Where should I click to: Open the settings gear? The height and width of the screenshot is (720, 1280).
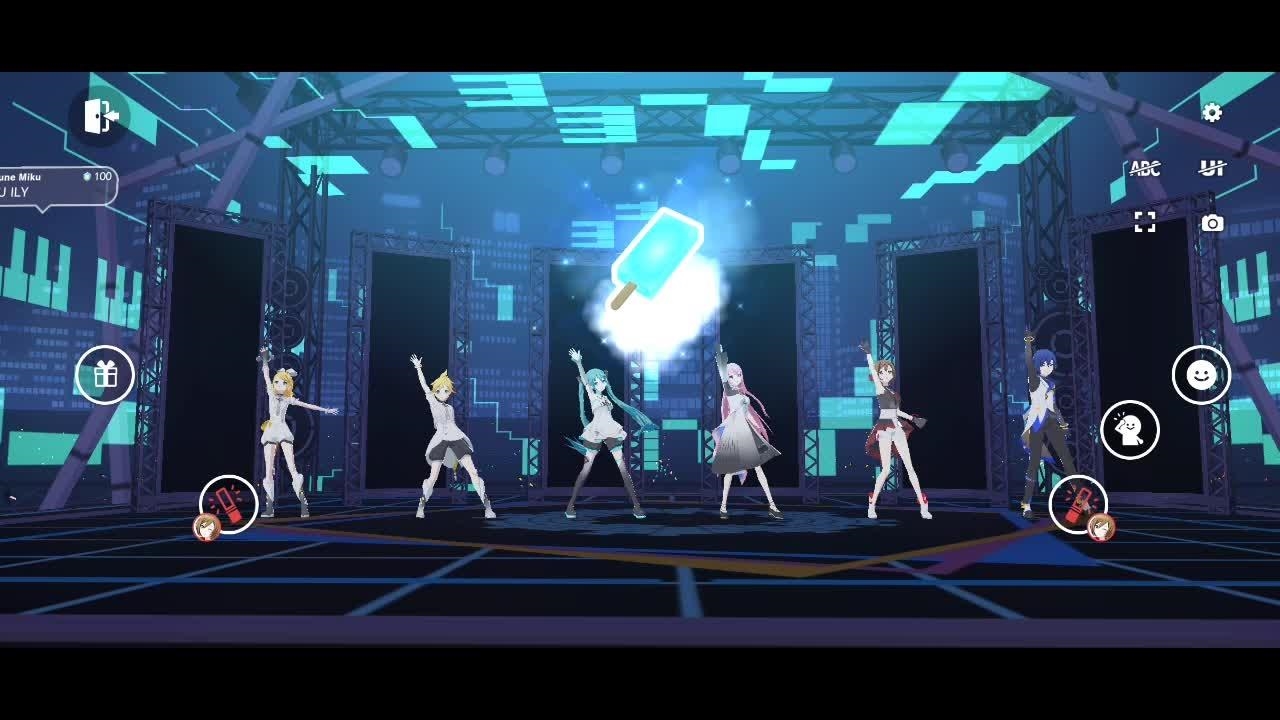1212,113
